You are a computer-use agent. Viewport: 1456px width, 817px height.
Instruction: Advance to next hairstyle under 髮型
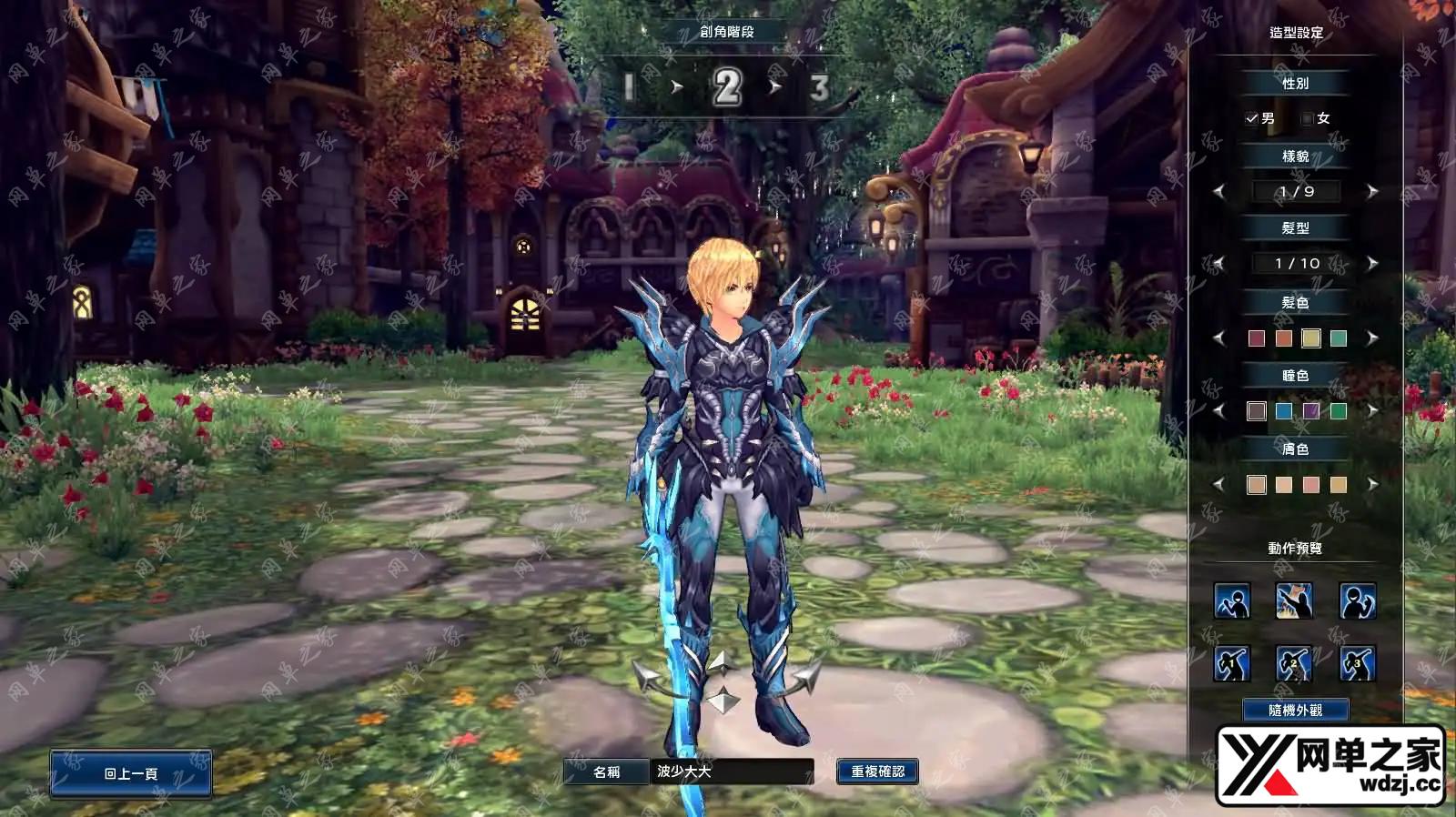[1372, 263]
